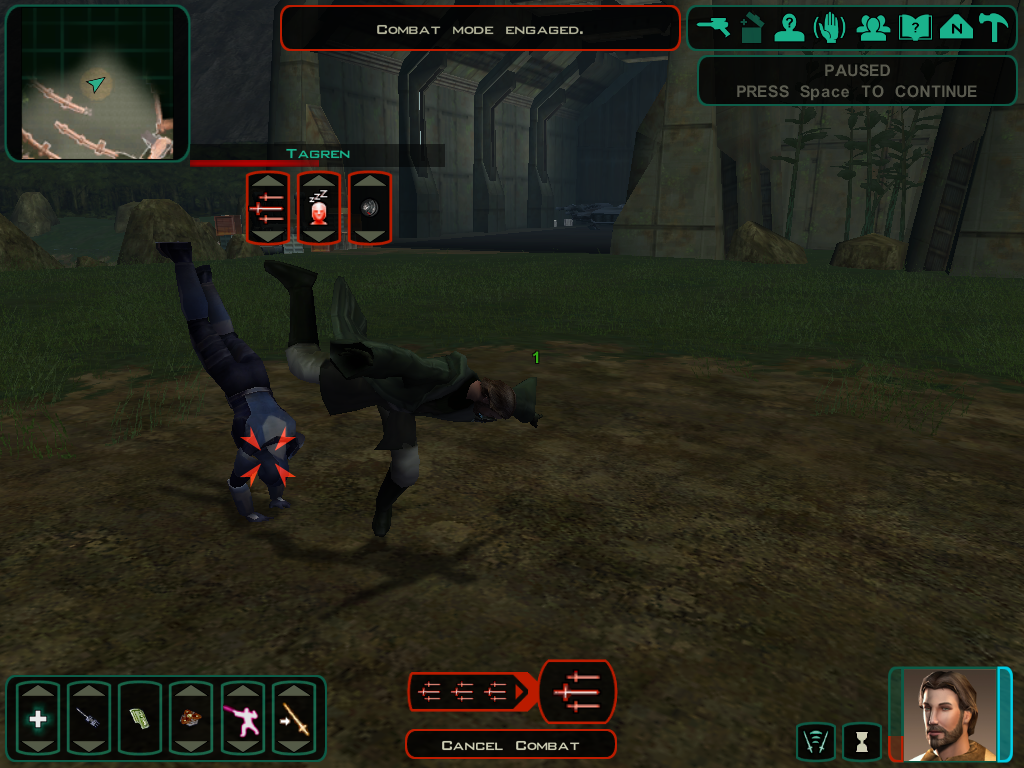Open the Inventory via the crate icon
Screen dimensions: 1024x768
[x=752, y=28]
